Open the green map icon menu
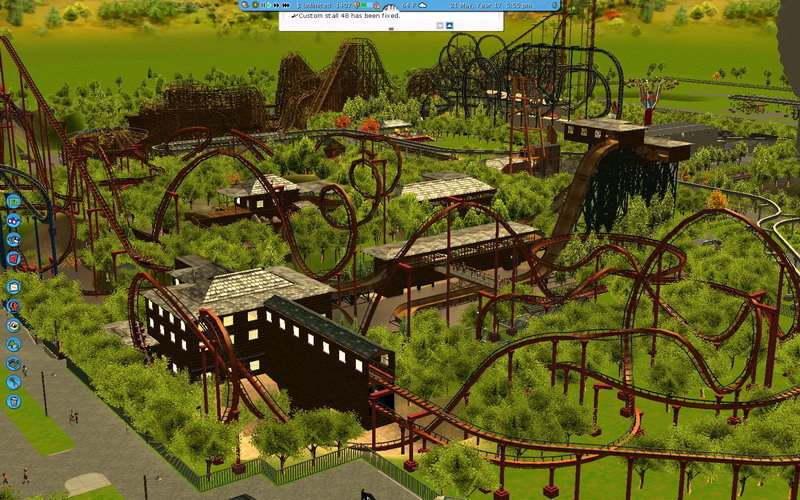Image resolution: width=800 pixels, height=500 pixels. [x=14, y=202]
